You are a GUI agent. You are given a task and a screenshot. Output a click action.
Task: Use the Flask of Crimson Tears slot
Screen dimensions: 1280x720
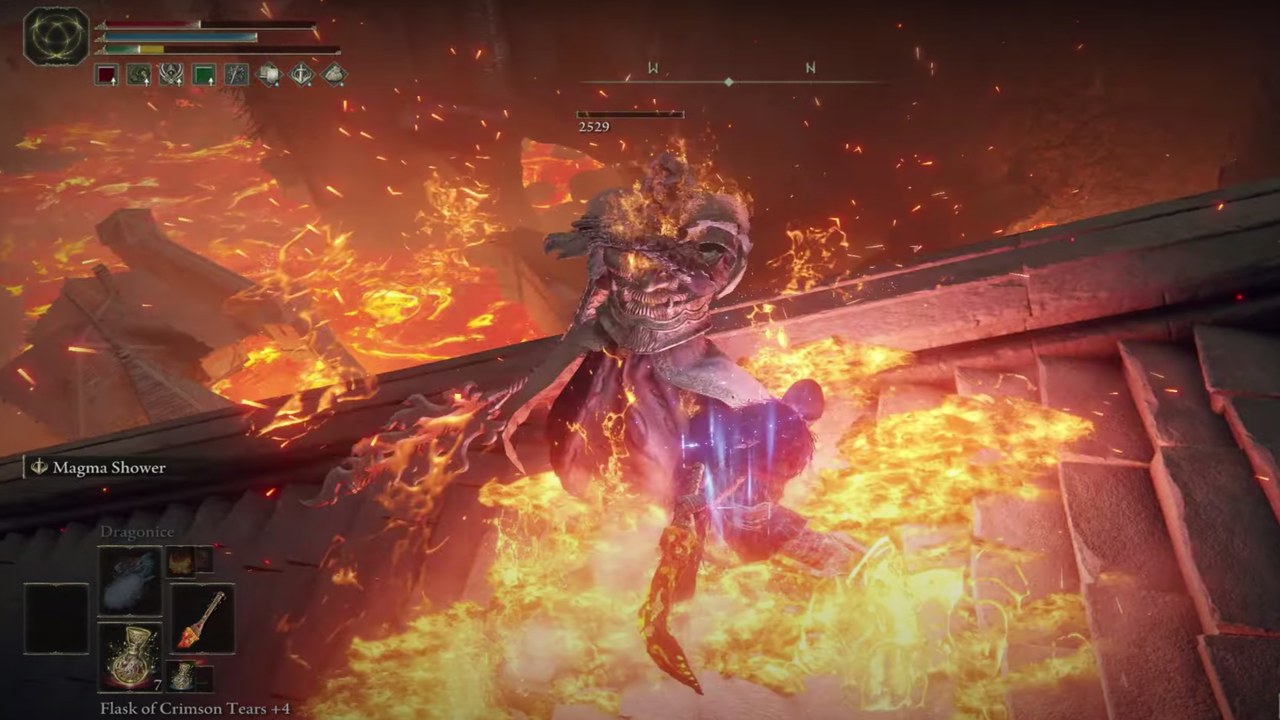point(129,656)
